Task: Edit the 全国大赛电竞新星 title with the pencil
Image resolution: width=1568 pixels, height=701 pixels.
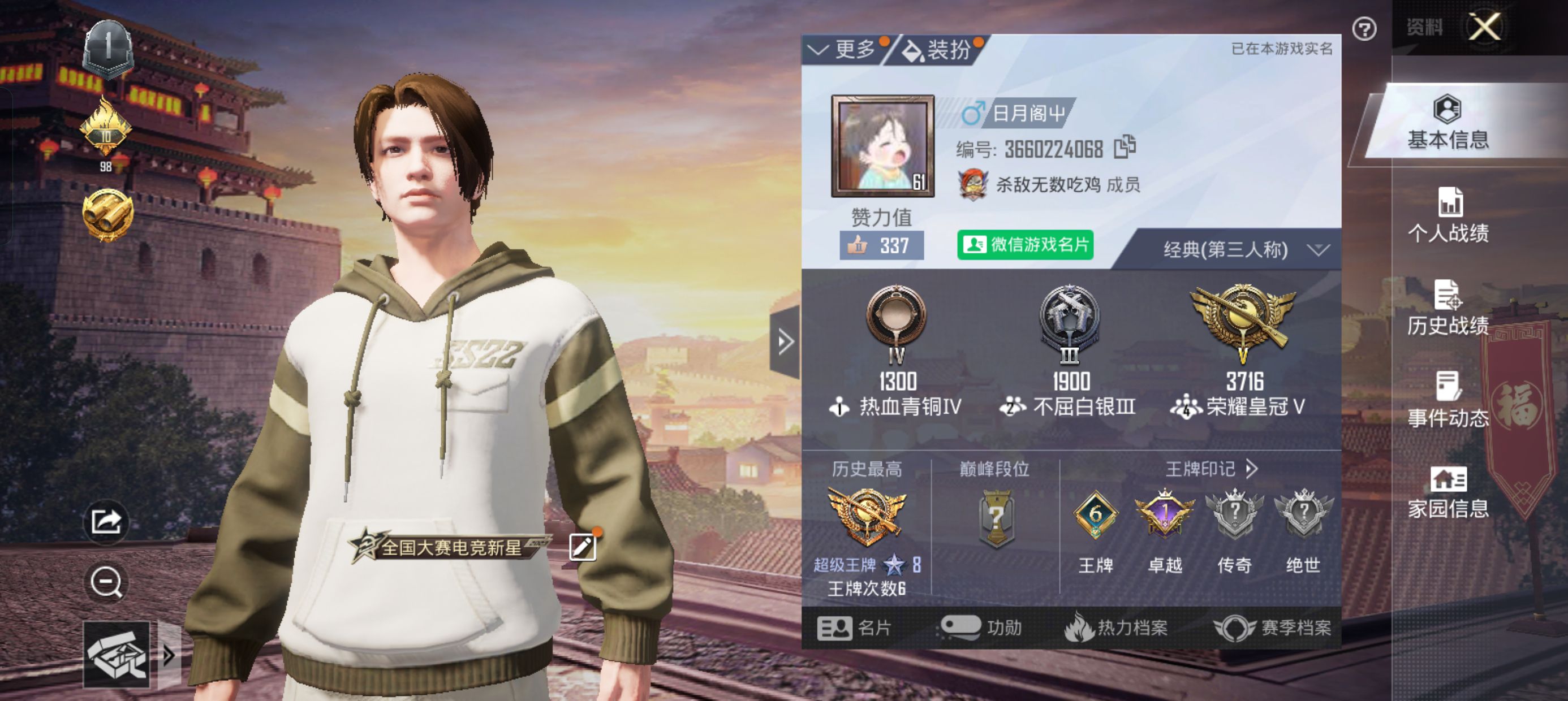Action: (x=583, y=547)
